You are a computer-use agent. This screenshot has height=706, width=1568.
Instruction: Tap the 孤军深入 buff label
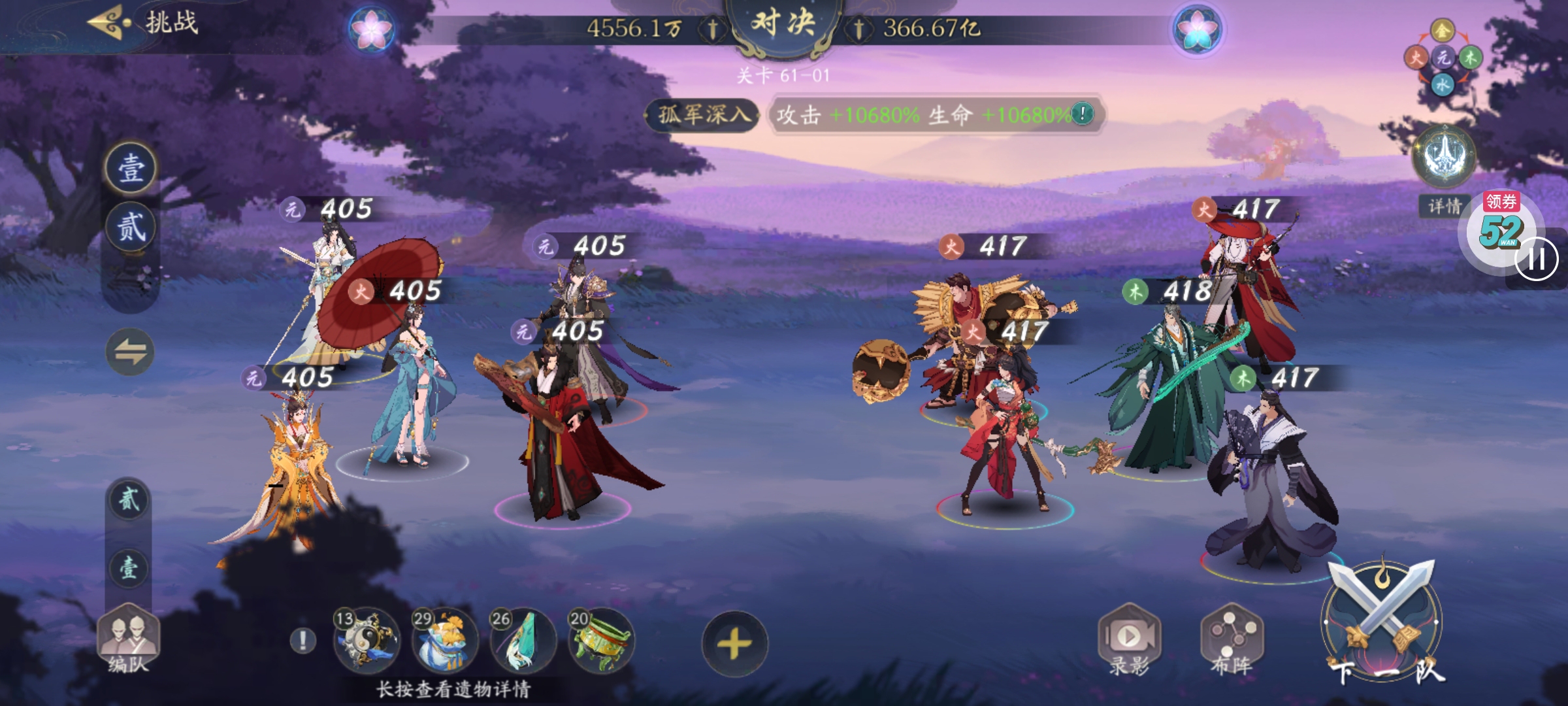pyautogui.click(x=702, y=115)
